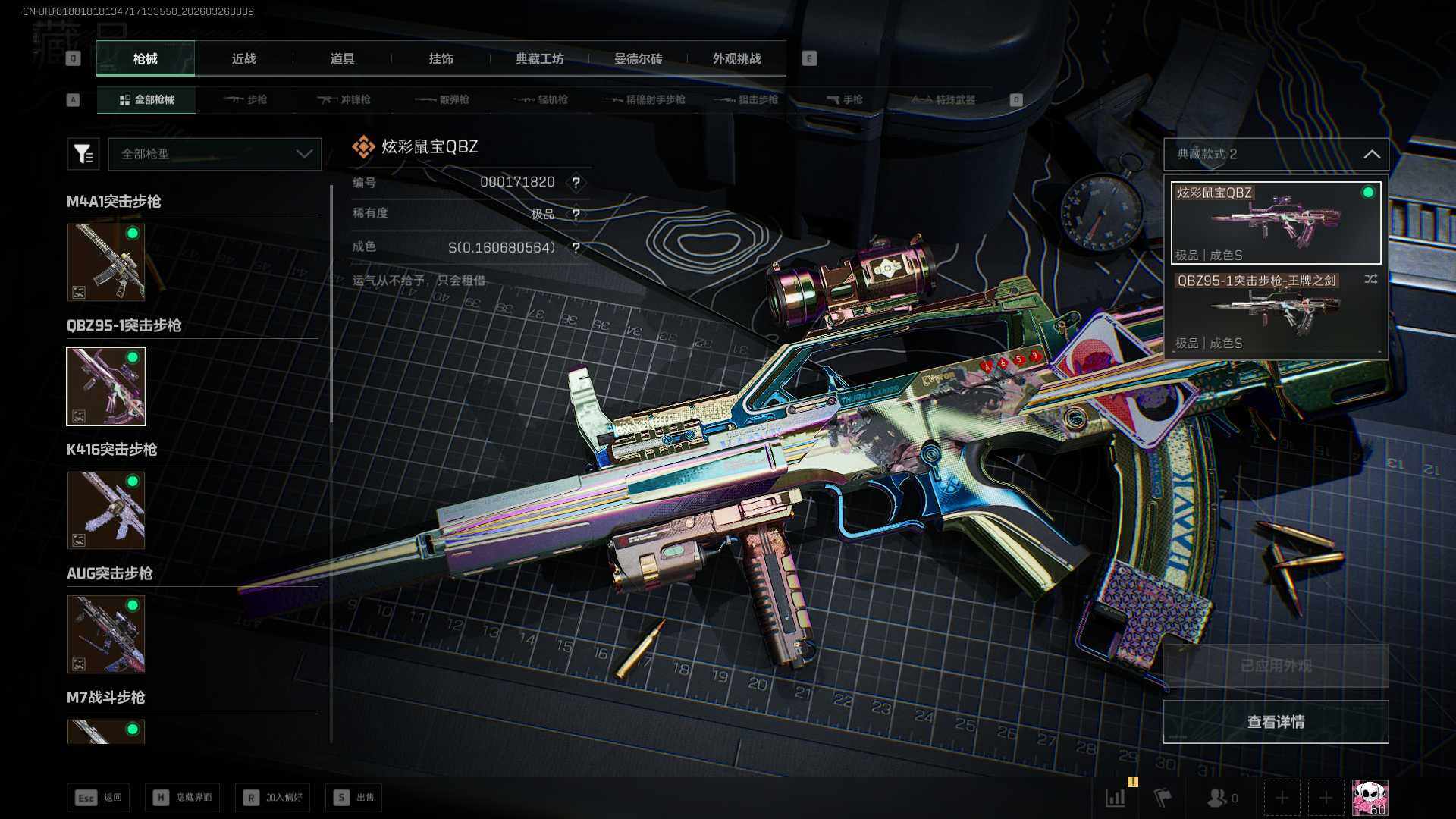Show only 手枪 pistols
The width and height of the screenshot is (1456, 819).
(x=845, y=99)
